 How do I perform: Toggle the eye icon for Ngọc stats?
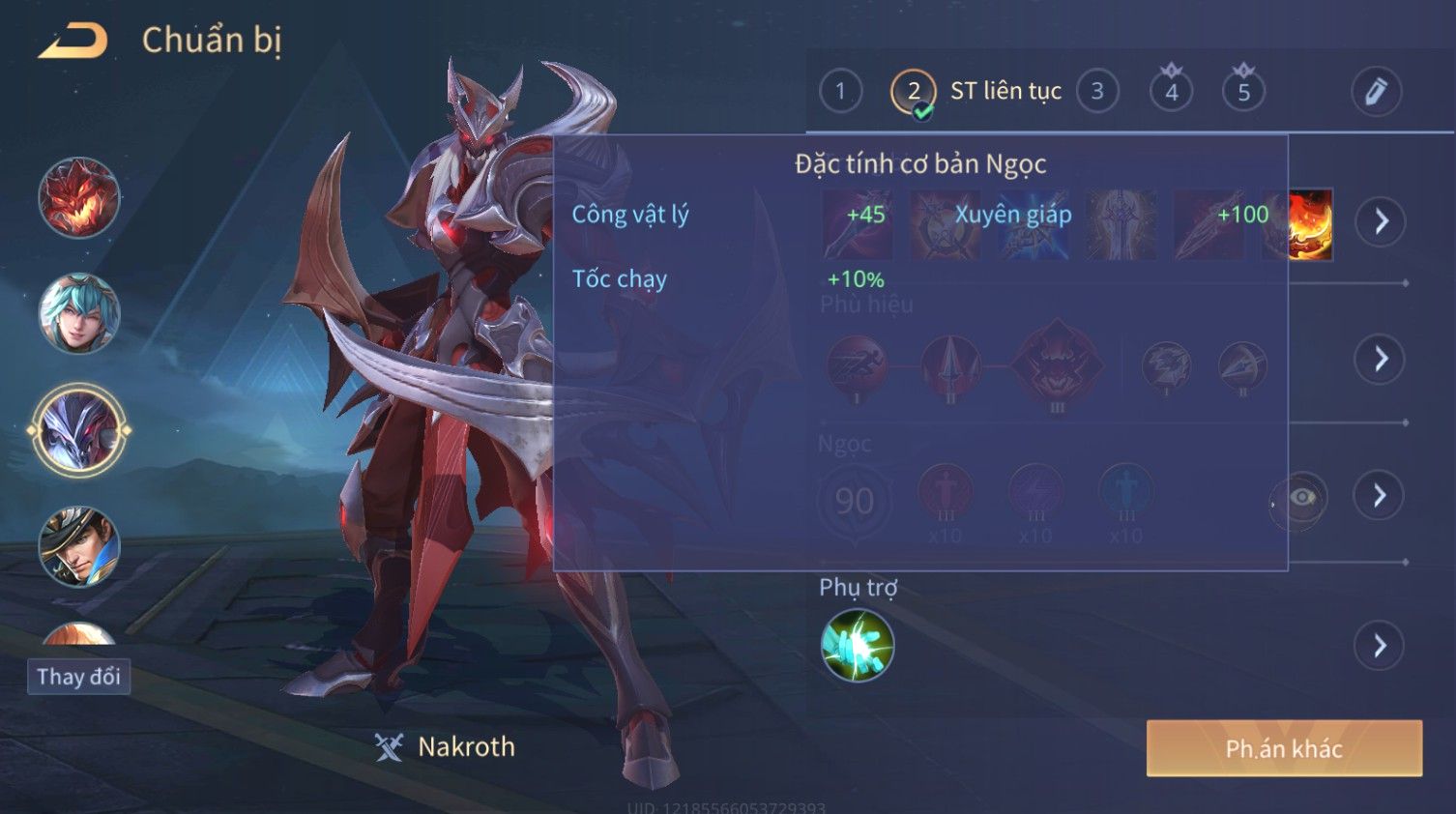coord(1301,498)
